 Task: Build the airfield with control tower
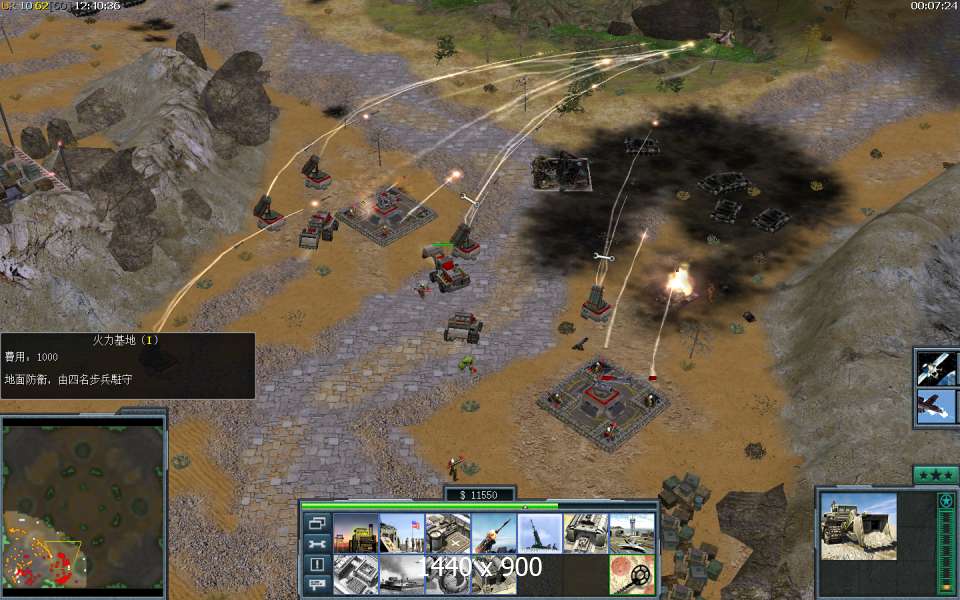coord(632,534)
